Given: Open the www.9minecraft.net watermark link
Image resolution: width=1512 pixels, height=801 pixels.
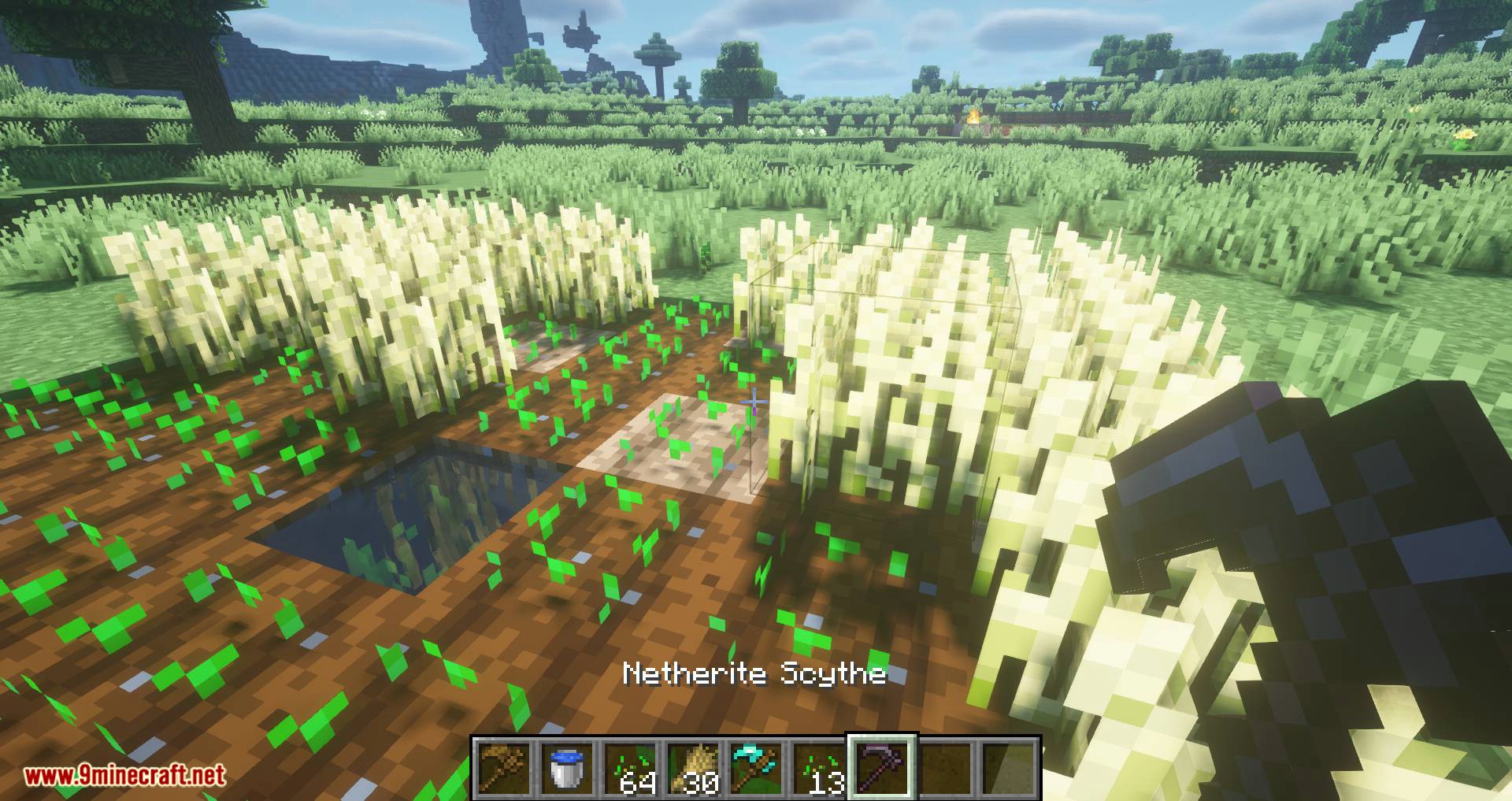Looking at the screenshot, I should [124, 776].
